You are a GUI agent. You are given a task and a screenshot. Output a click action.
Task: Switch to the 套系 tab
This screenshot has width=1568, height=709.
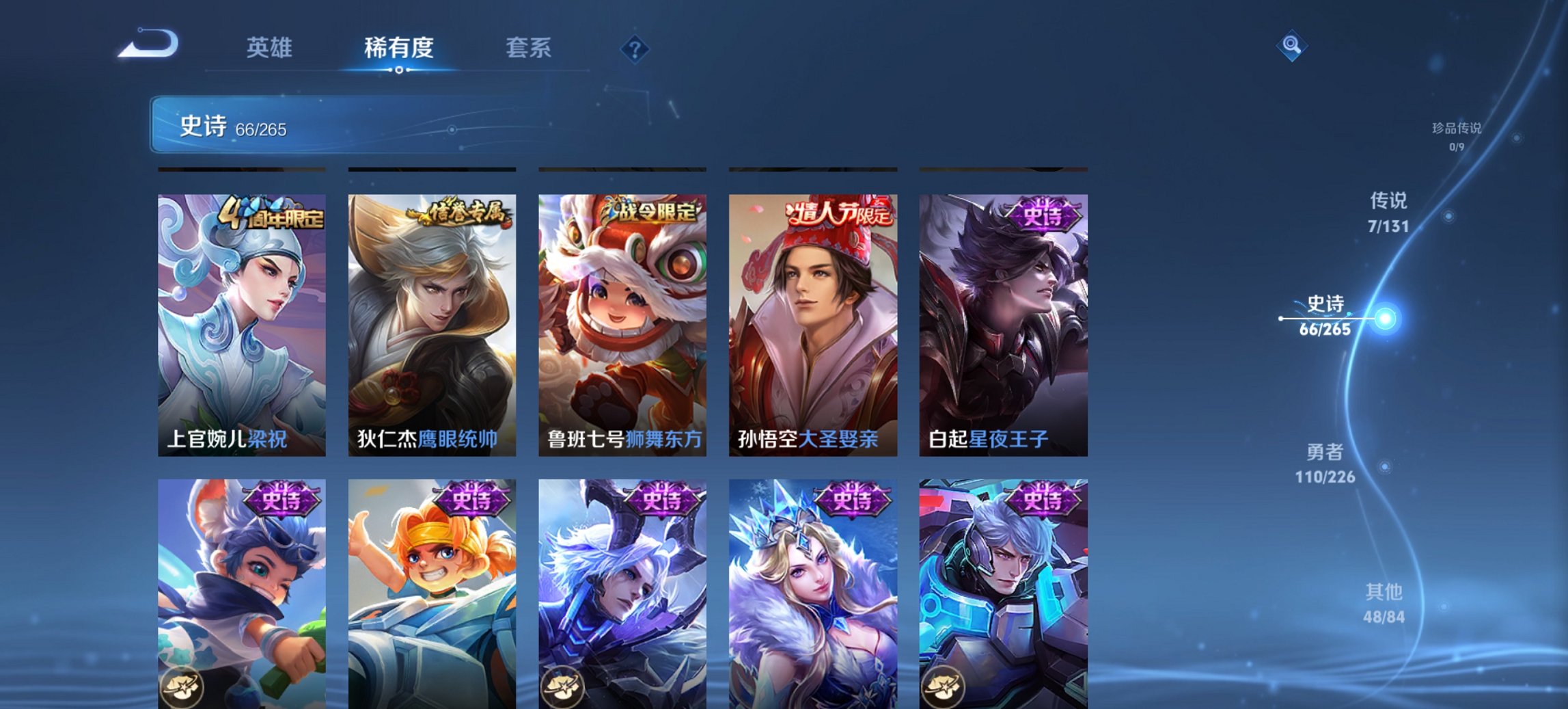[529, 48]
